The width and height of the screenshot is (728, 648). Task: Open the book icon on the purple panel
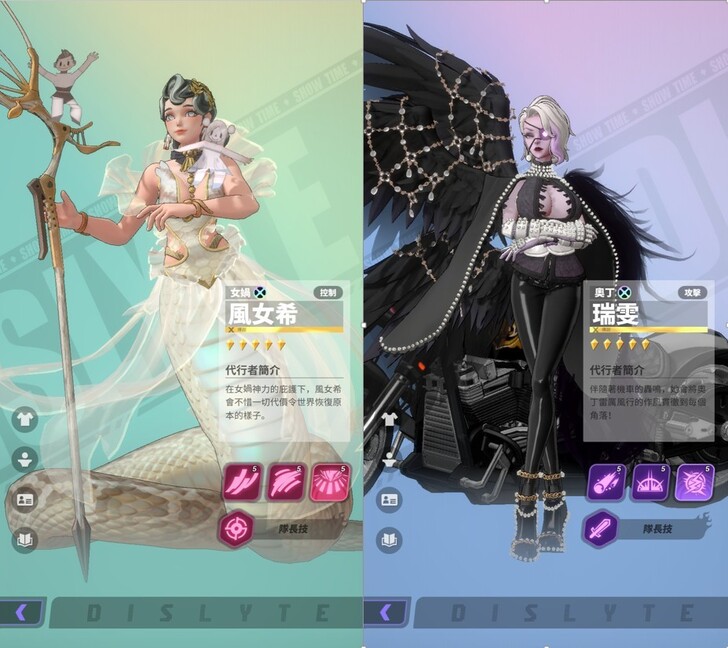point(389,540)
